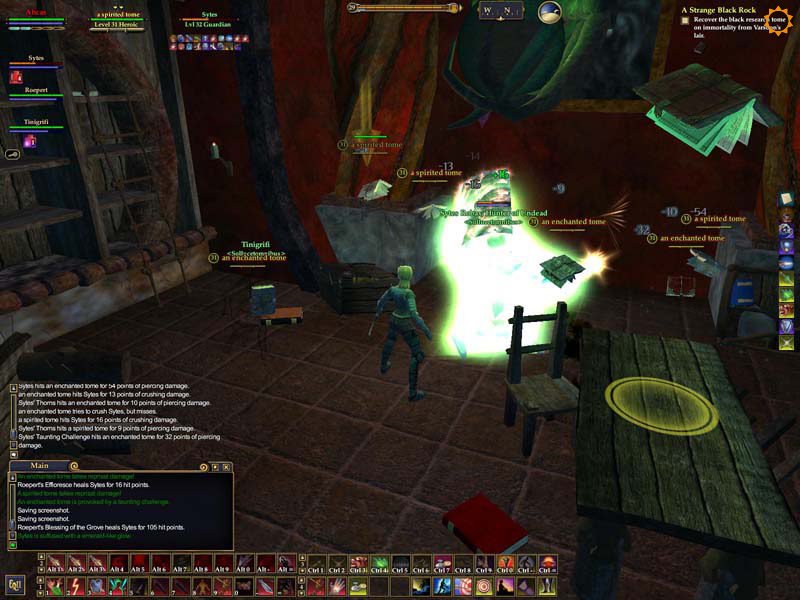Click the red effect icon under Sytes
This screenshot has width=800, height=600.
16,76
